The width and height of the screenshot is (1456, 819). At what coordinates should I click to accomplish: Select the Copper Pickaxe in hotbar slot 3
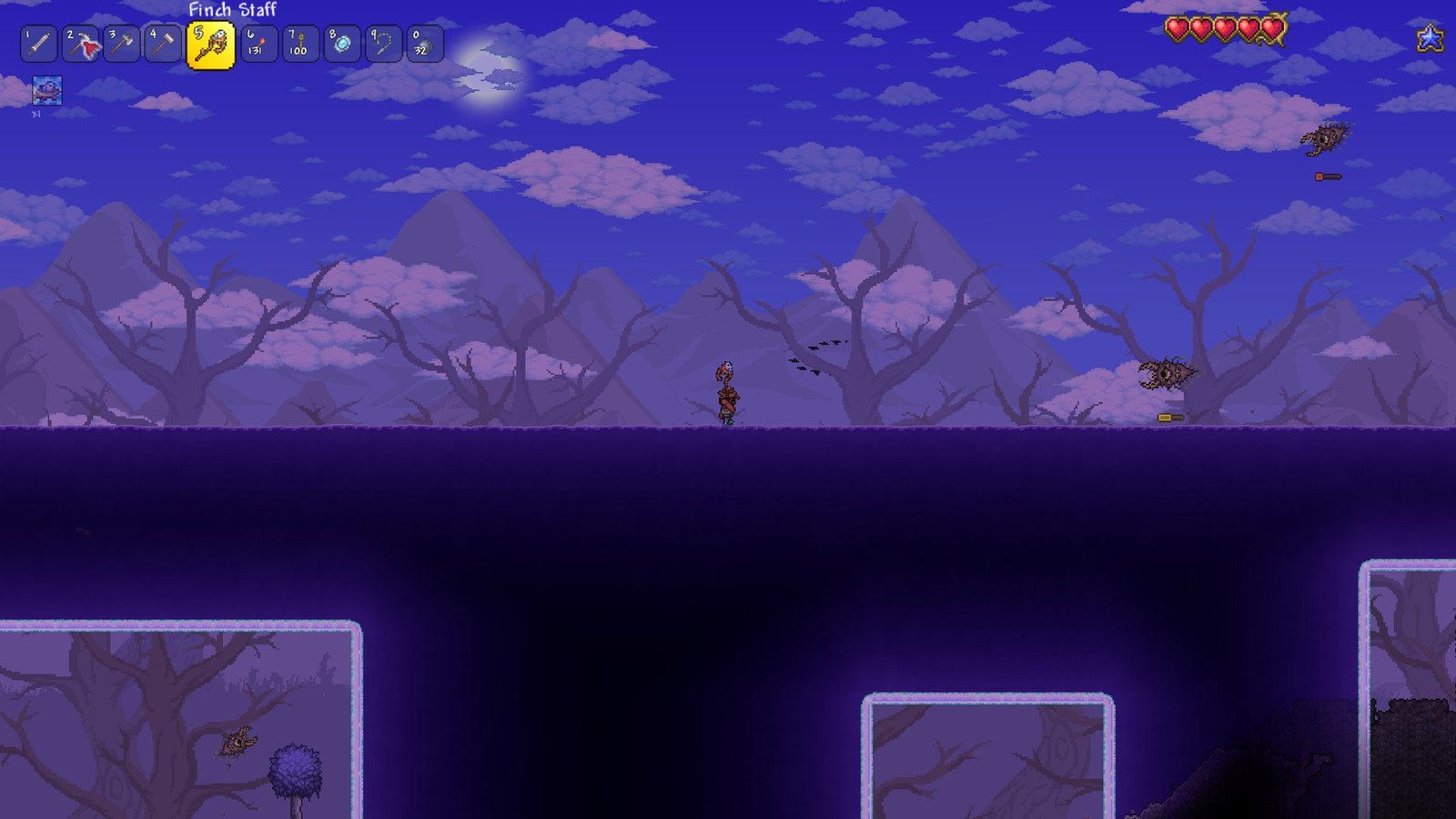(x=165, y=41)
